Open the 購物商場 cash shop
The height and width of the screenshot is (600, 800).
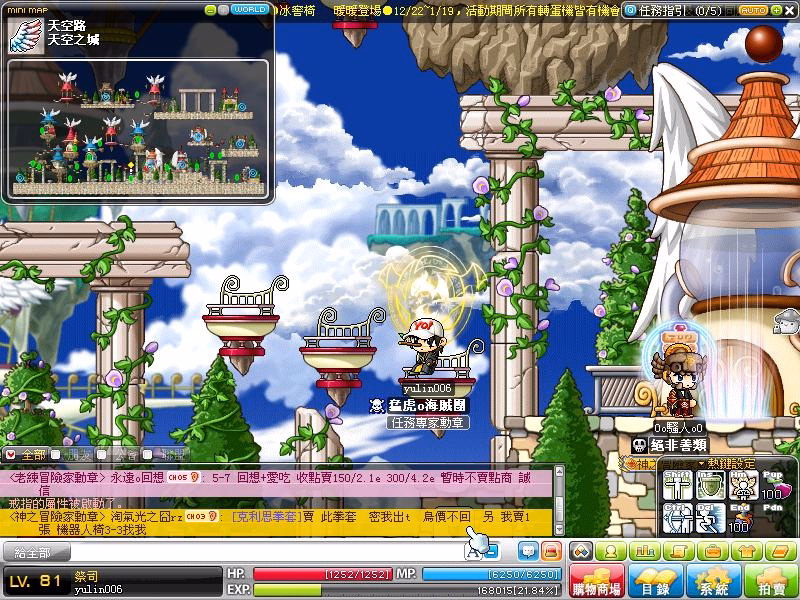596,582
